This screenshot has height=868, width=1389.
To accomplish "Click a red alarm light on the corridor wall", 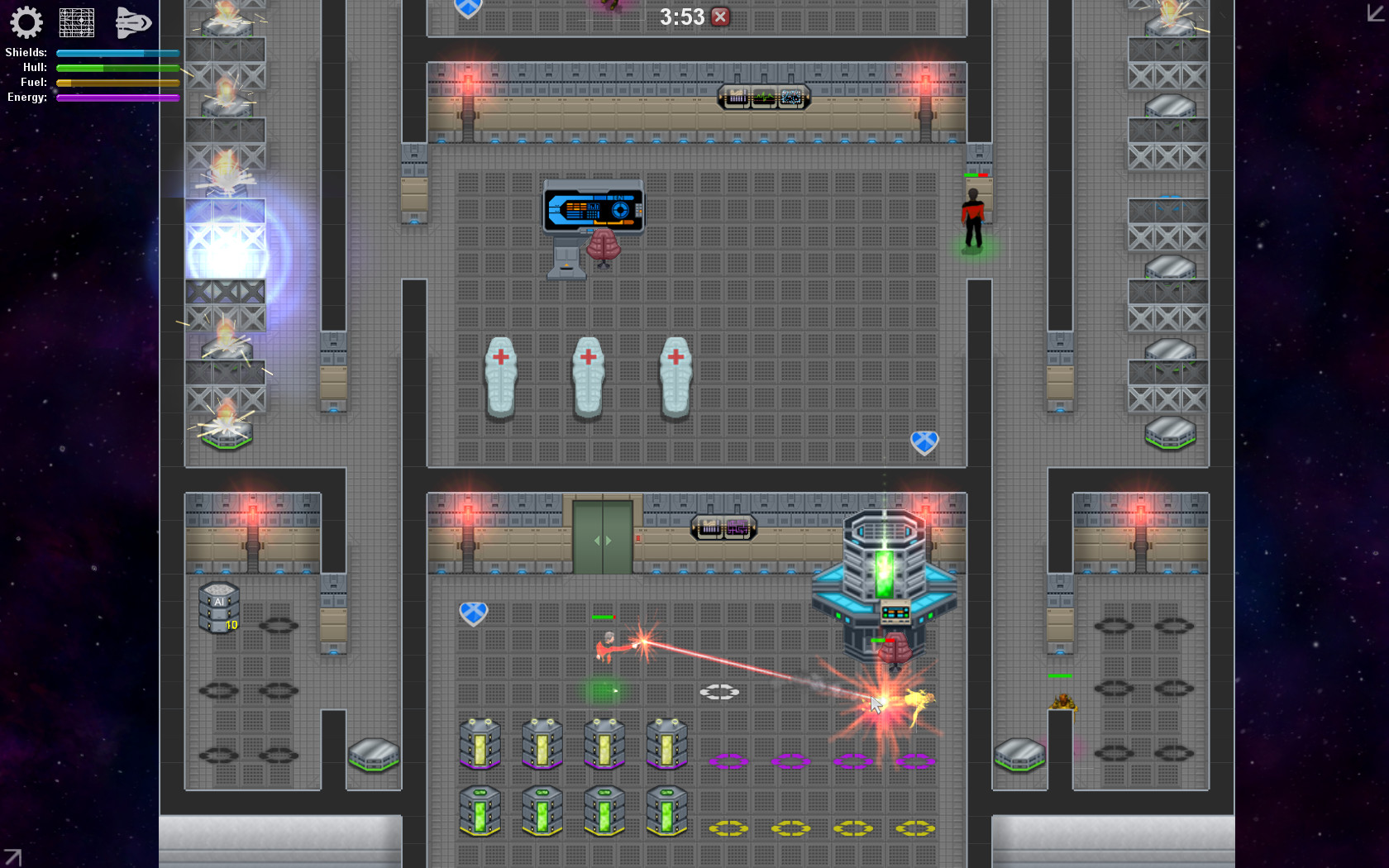I will tap(468, 81).
